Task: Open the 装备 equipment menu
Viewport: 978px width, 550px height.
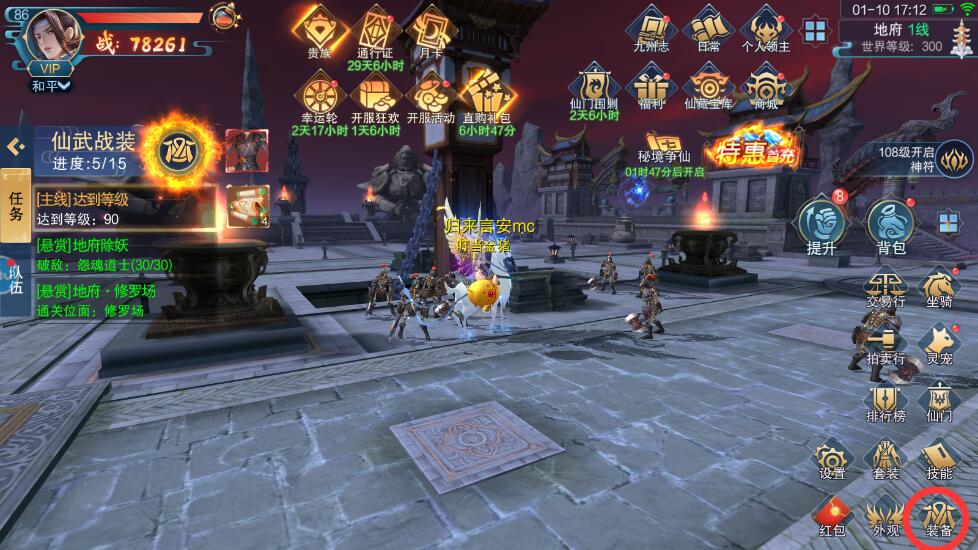Action: pos(938,516)
